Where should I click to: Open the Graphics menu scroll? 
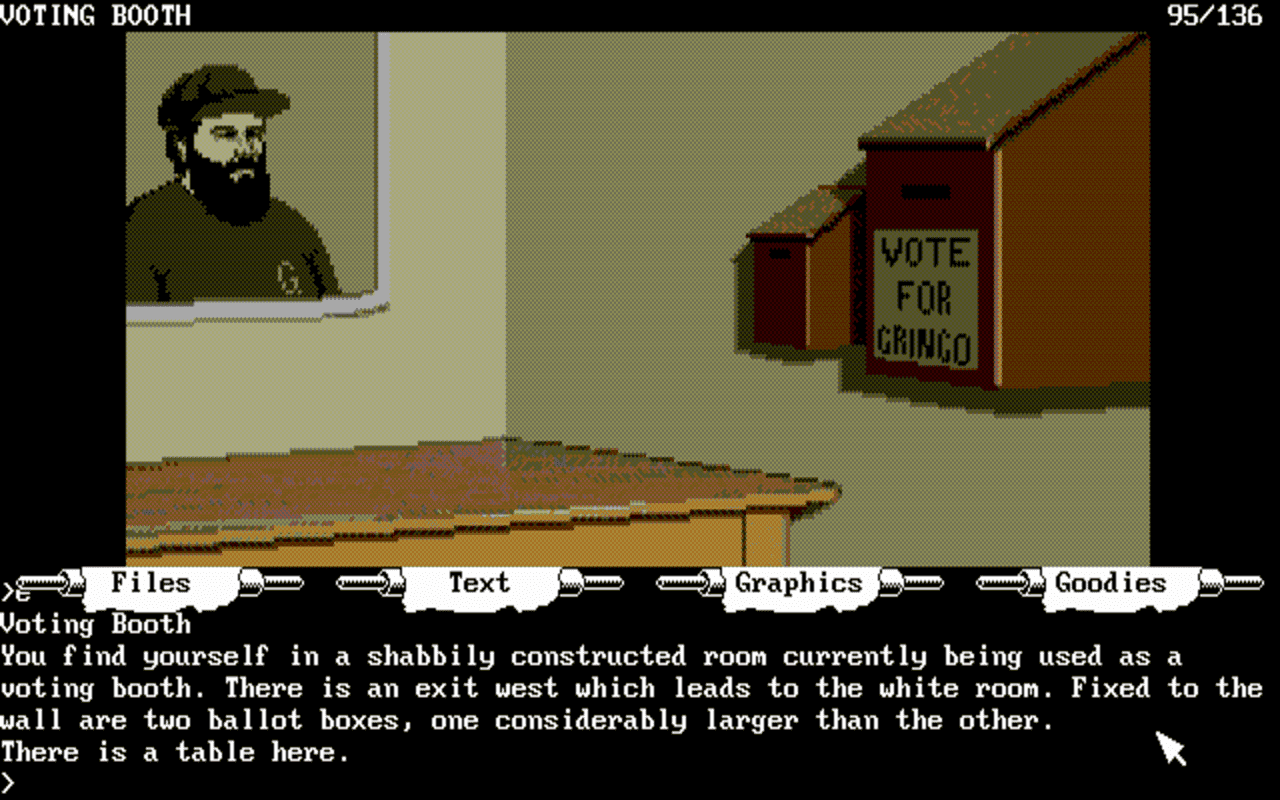coord(797,583)
